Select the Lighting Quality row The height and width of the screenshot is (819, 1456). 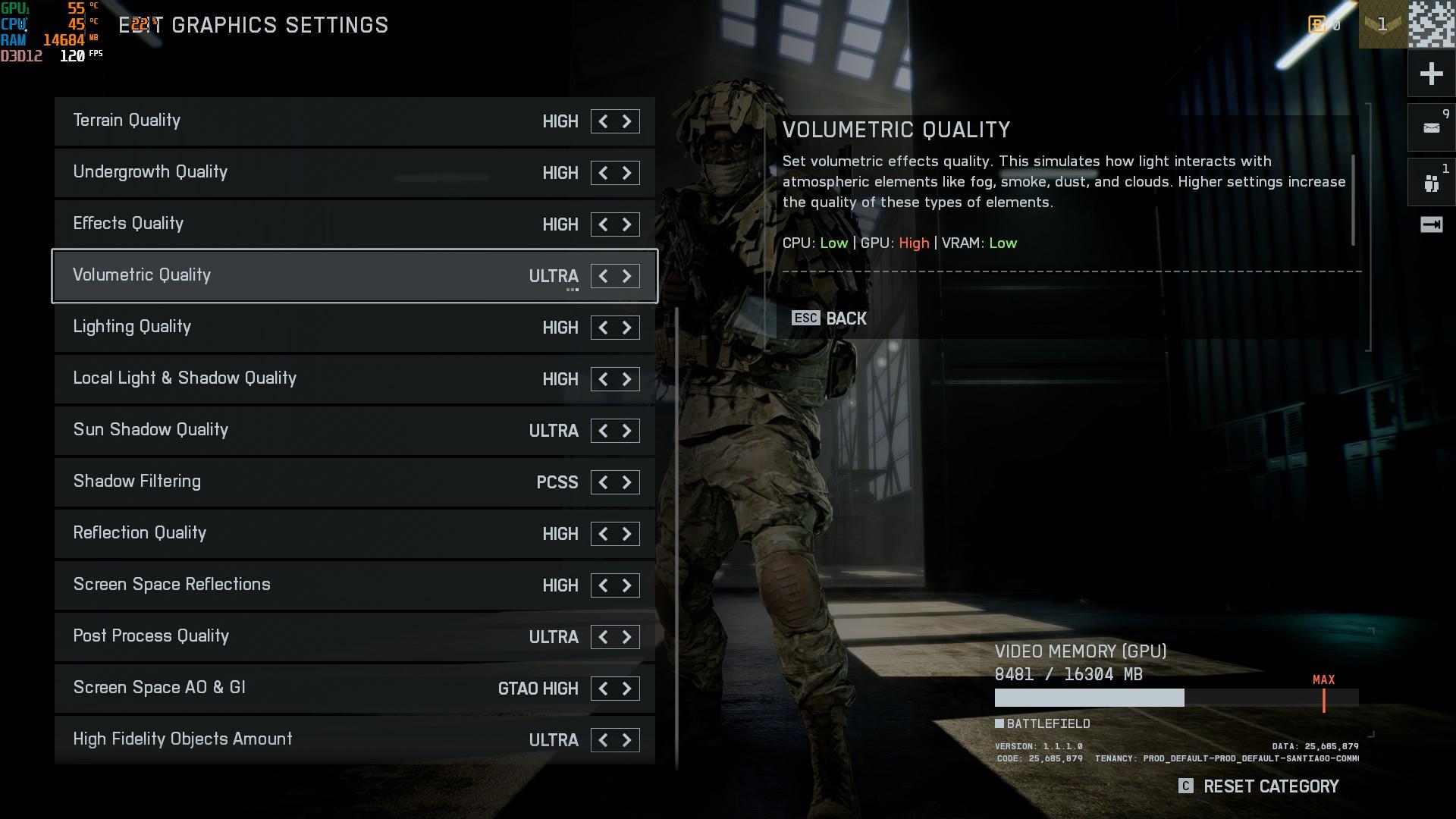point(303,328)
